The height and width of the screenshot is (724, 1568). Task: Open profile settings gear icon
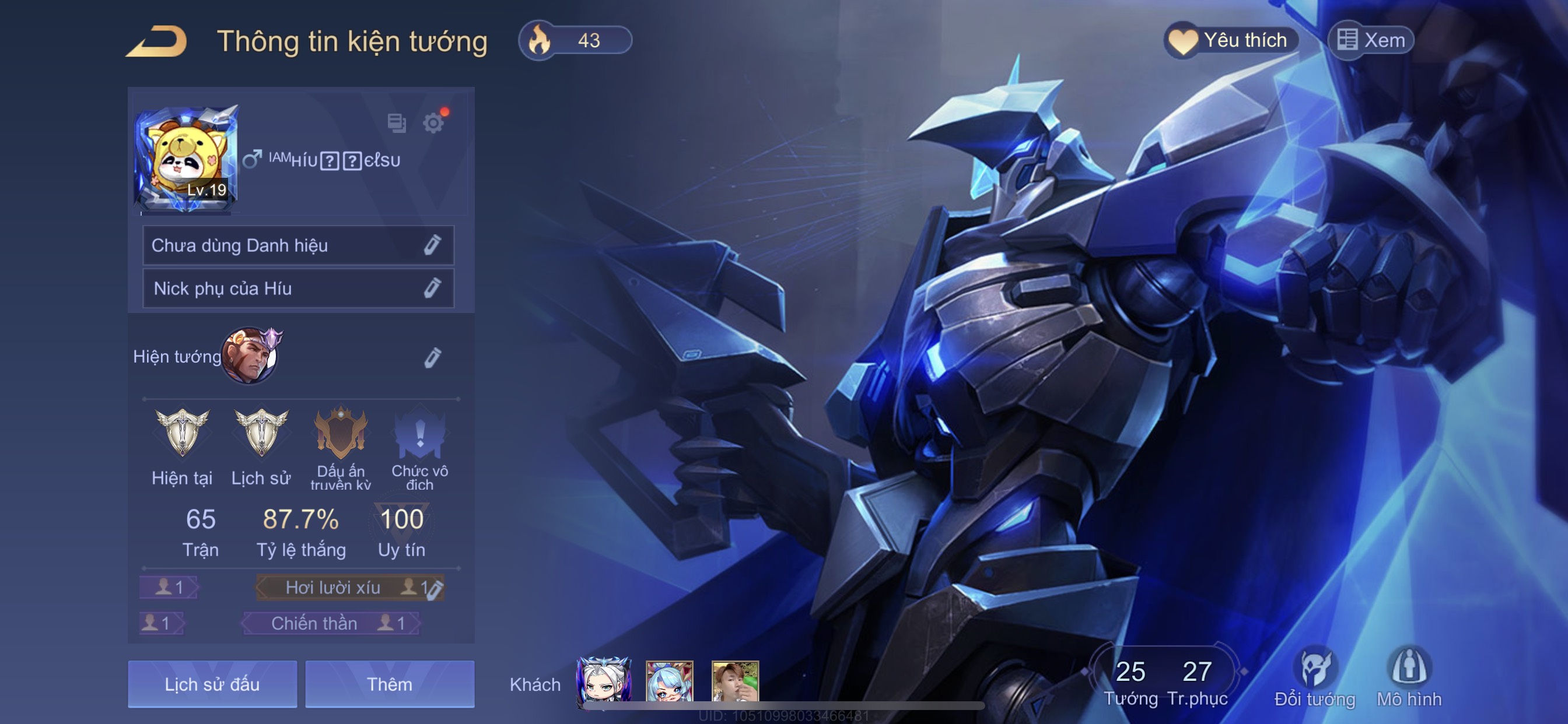click(x=433, y=124)
